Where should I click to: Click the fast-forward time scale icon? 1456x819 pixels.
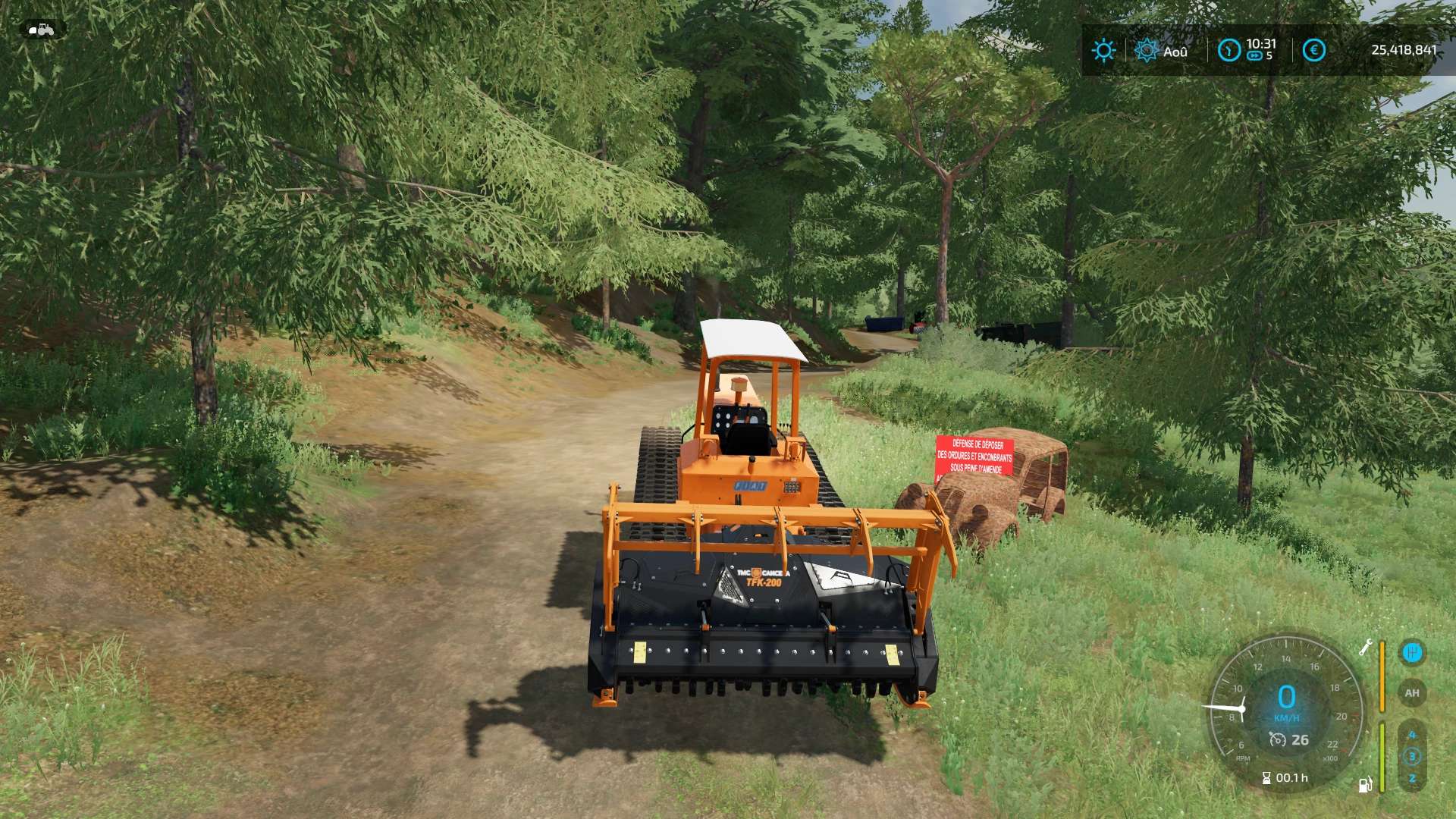(1254, 56)
